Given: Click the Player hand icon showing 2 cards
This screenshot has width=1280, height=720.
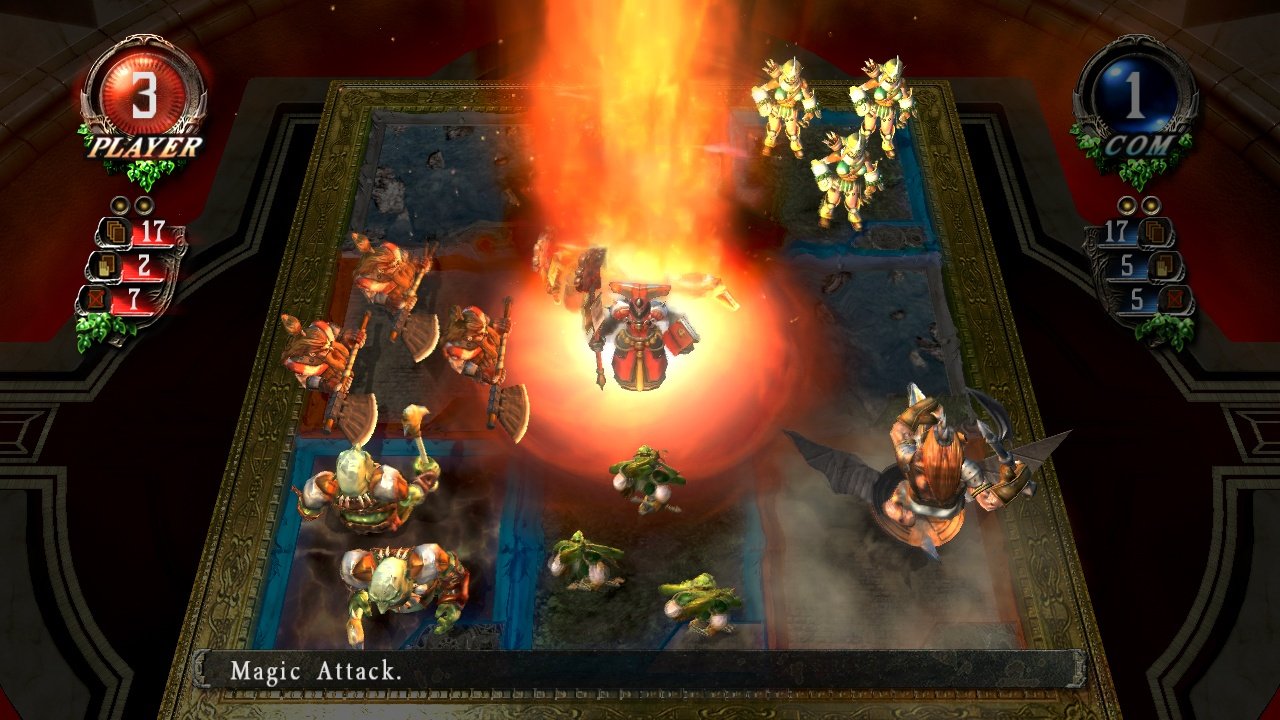Looking at the screenshot, I should click(x=107, y=265).
